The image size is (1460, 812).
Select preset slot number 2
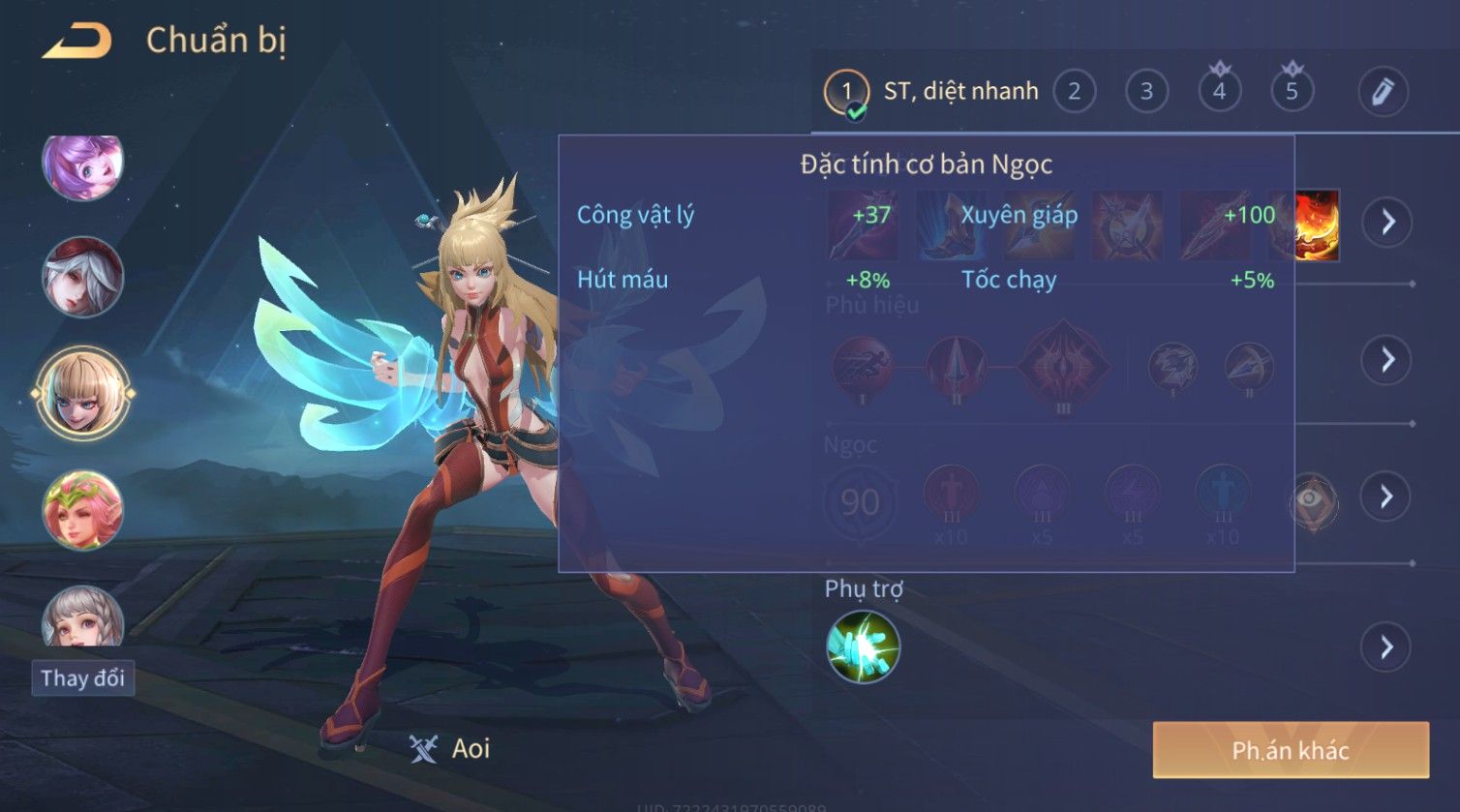click(1074, 92)
